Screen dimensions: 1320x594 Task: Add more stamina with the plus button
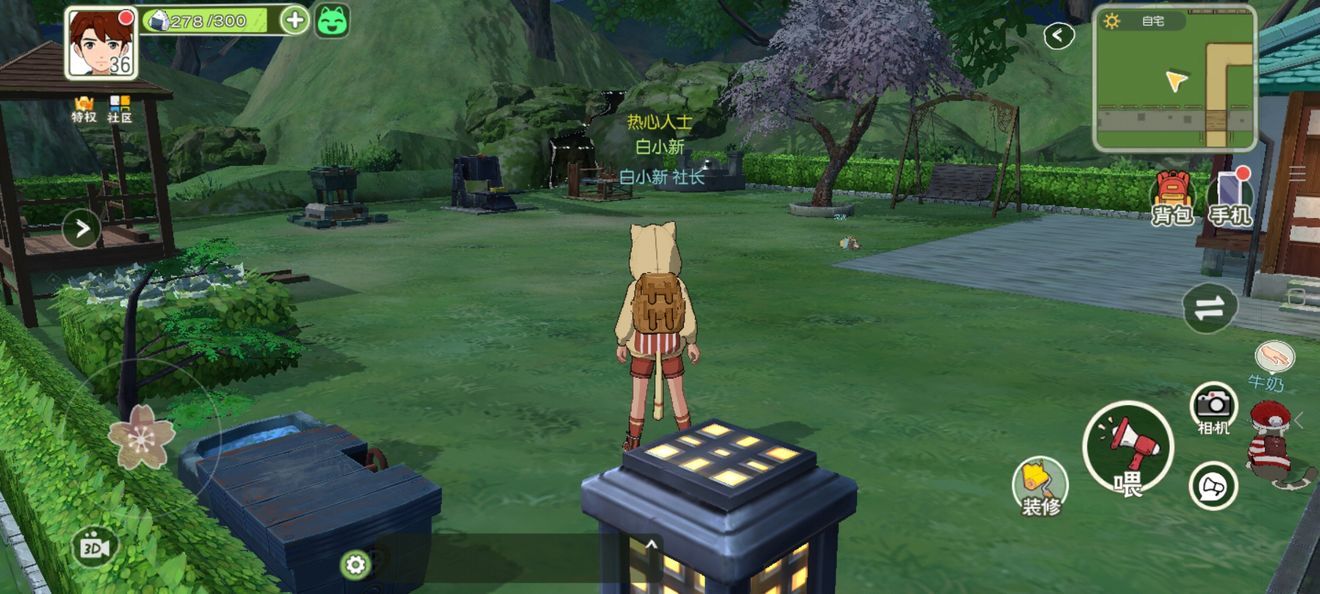[x=294, y=20]
